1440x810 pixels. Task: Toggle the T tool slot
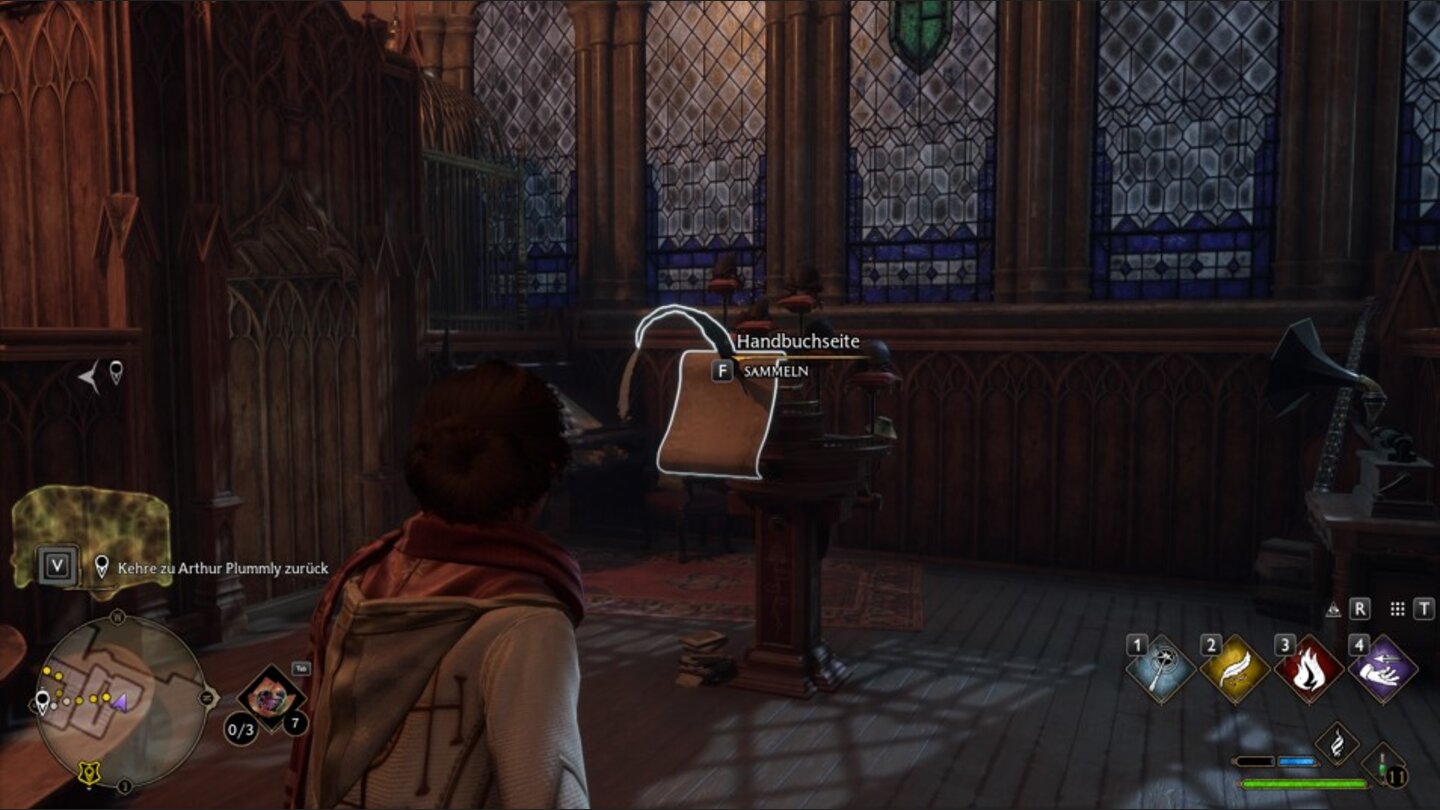(1424, 608)
